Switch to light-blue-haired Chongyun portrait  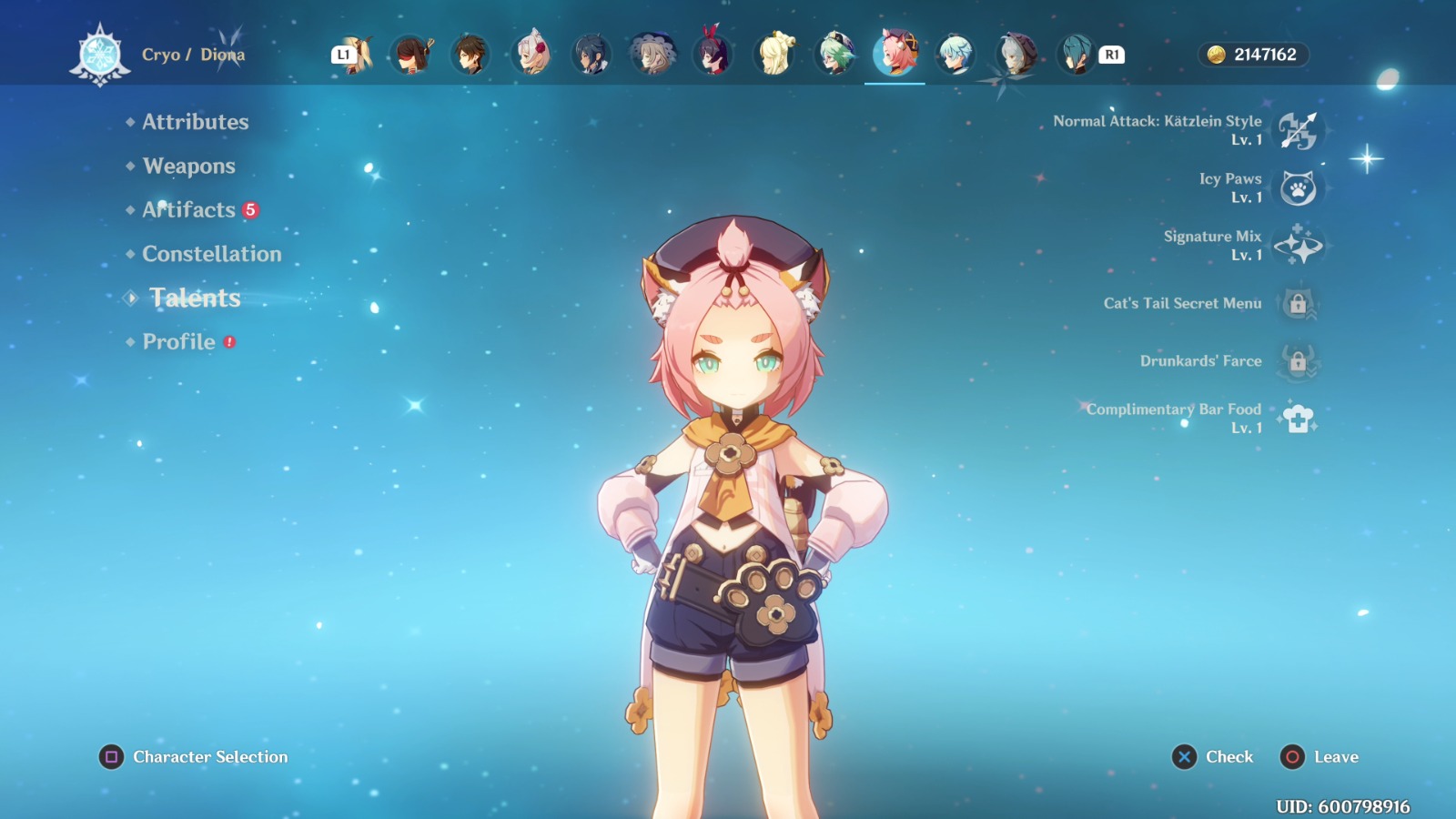(x=955, y=55)
